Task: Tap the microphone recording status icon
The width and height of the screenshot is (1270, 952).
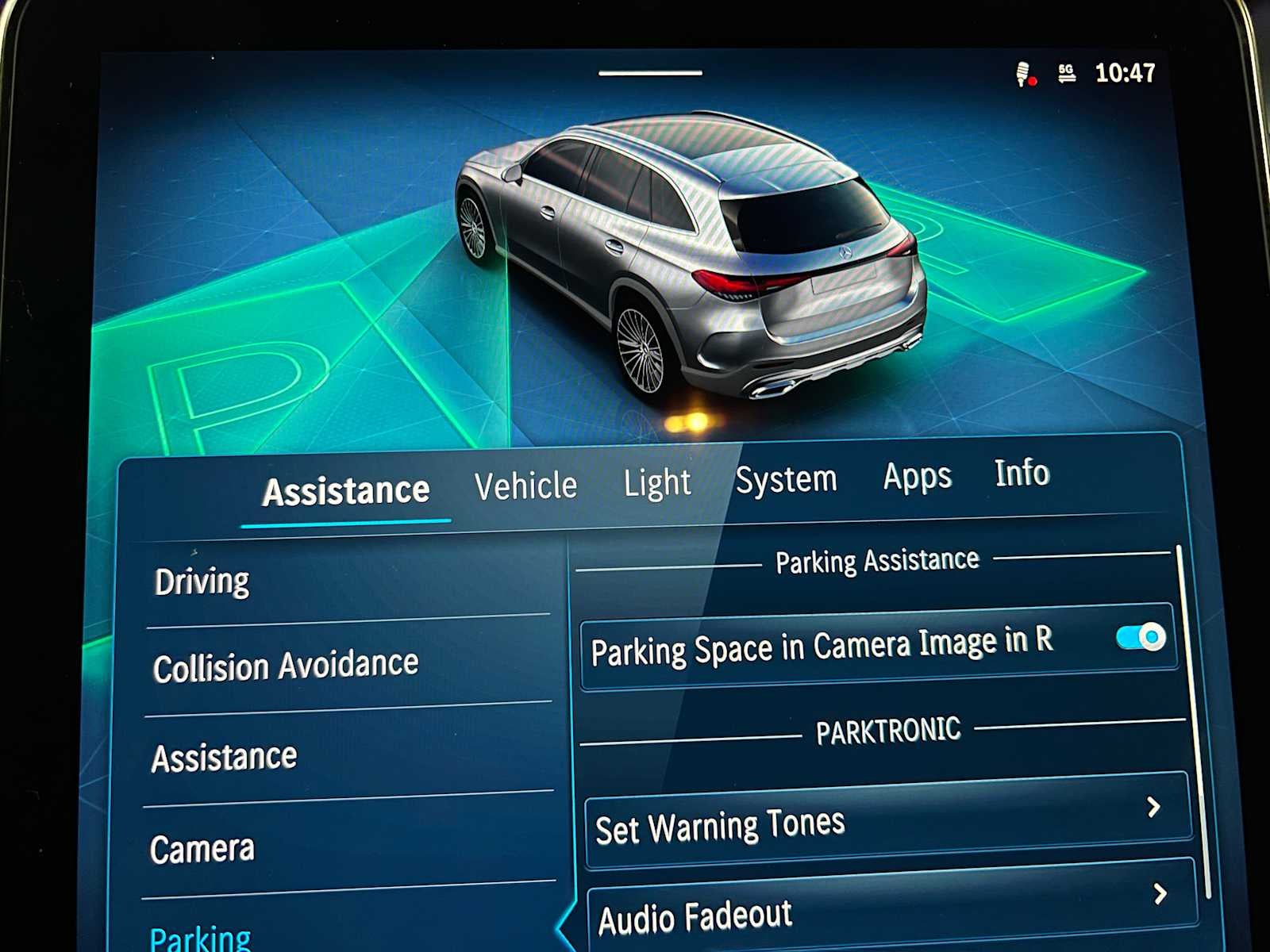Action: click(x=1023, y=74)
